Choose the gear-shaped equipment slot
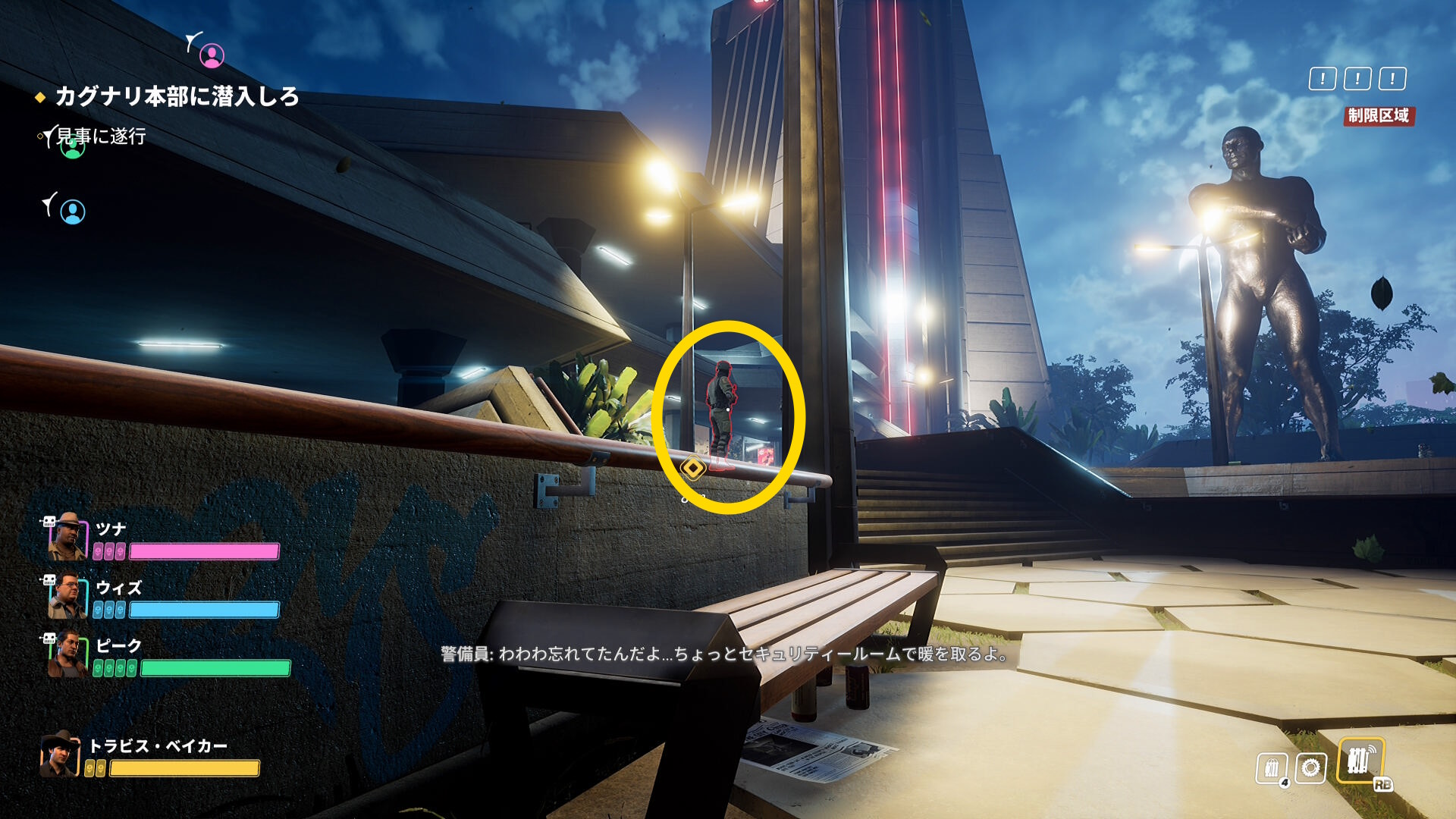 click(x=1310, y=767)
